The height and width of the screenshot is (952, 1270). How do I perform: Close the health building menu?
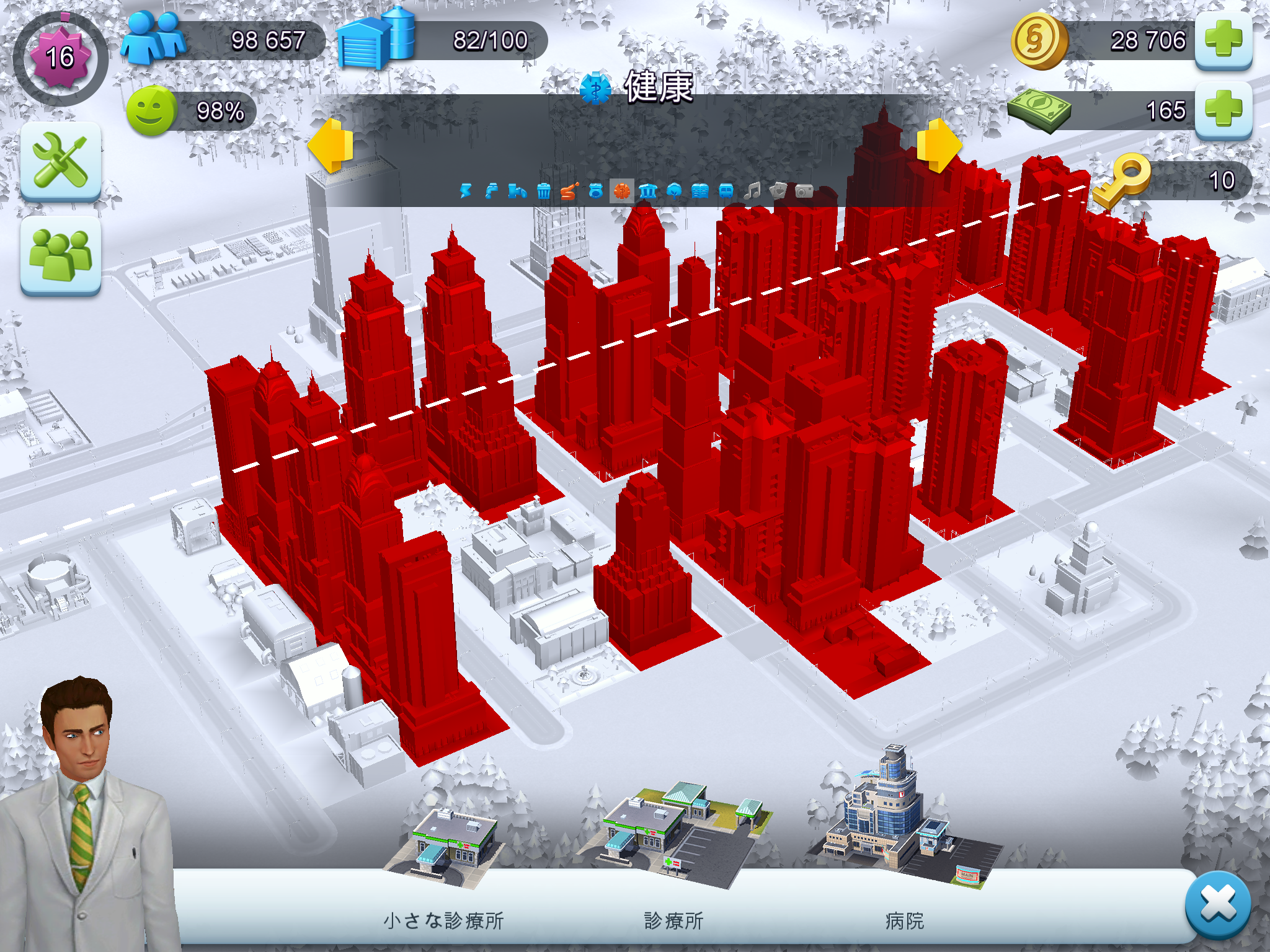click(1218, 905)
